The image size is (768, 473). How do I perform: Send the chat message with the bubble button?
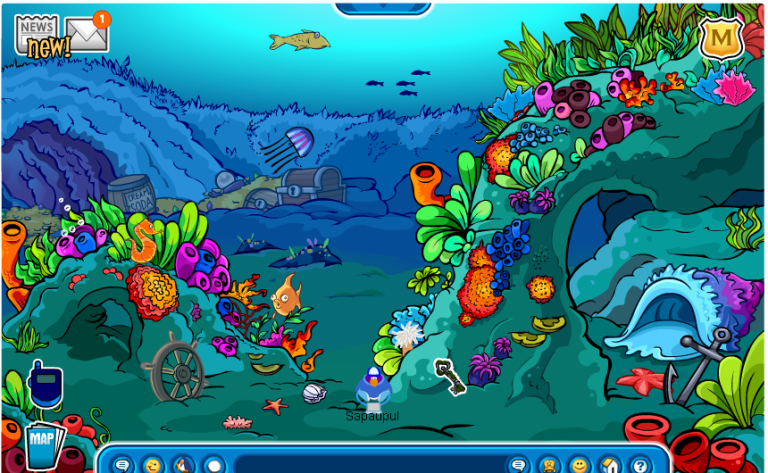click(518, 465)
